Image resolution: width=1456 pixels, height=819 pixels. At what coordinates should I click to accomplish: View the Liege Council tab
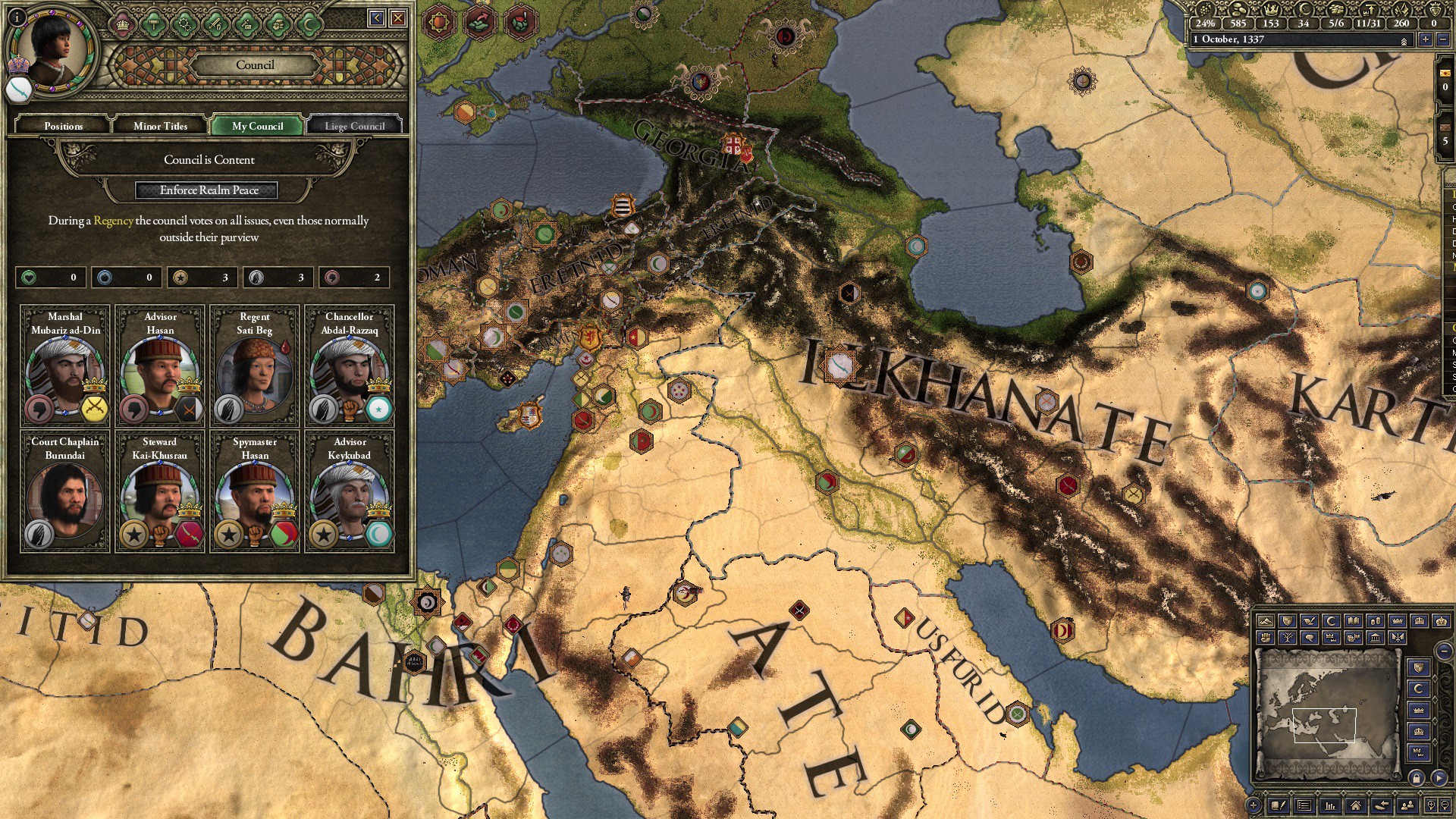coord(353,125)
